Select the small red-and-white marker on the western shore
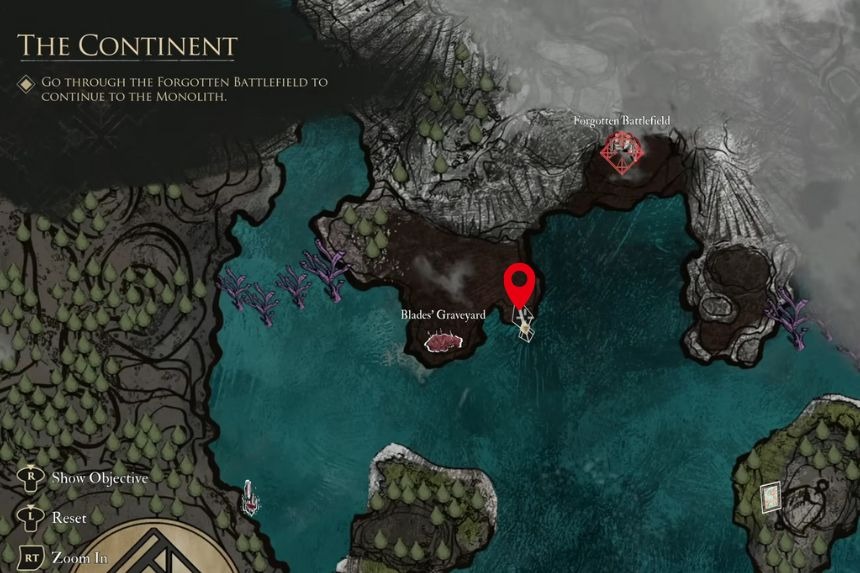Image resolution: width=860 pixels, height=573 pixels. [247, 495]
